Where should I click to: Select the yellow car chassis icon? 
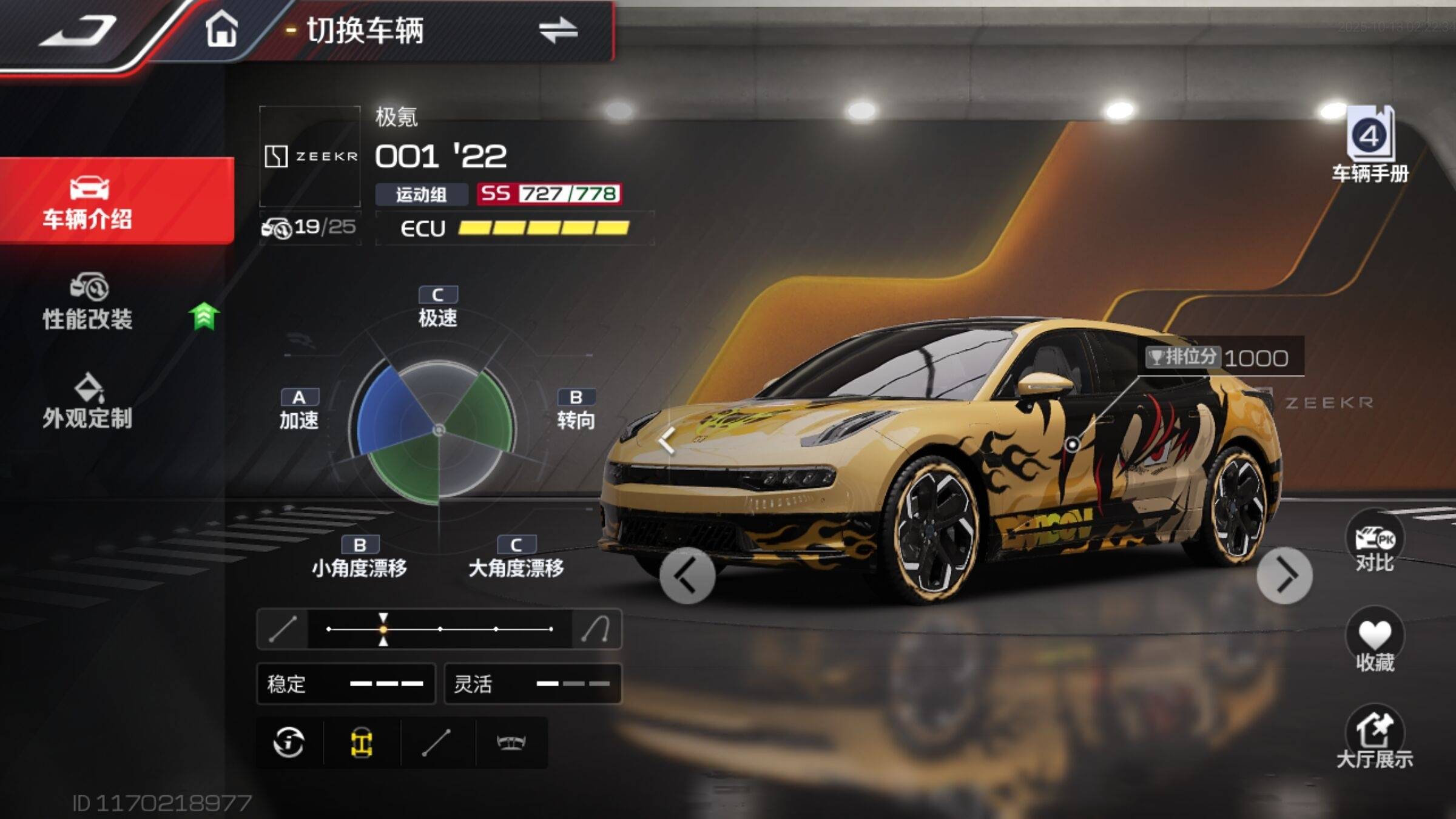(x=362, y=743)
